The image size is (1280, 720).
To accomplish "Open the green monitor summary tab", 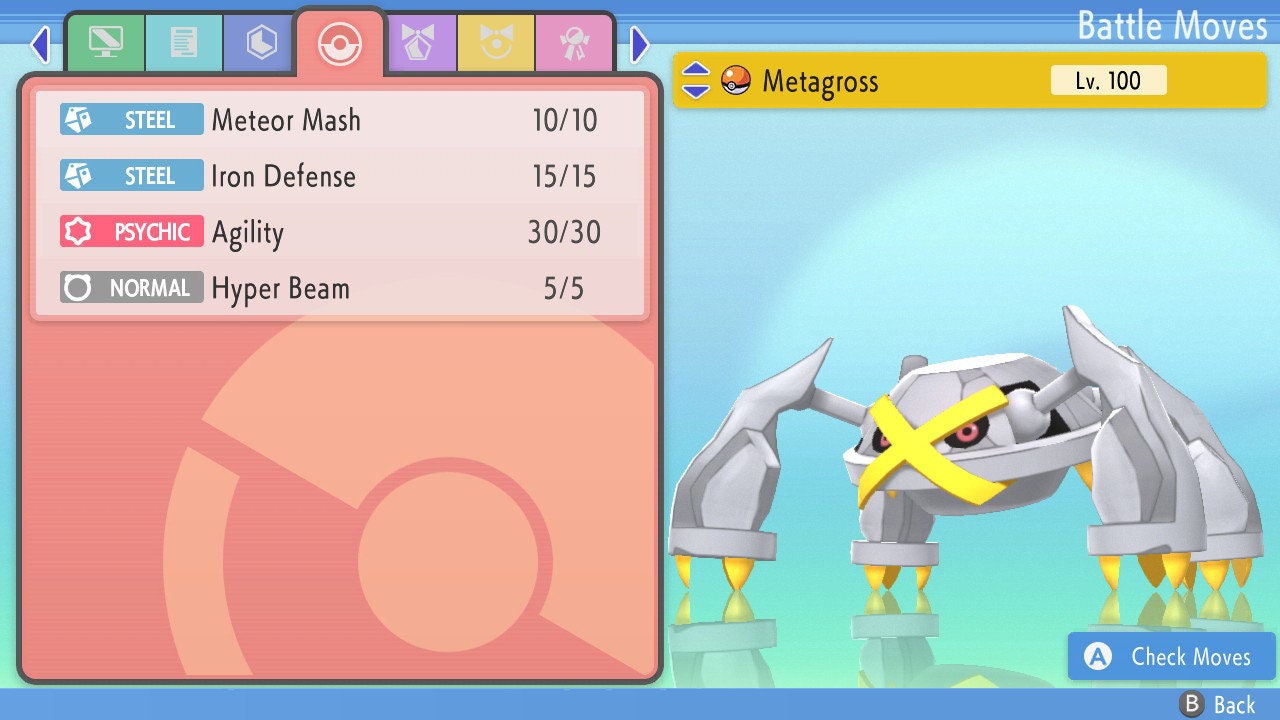I will coord(105,44).
